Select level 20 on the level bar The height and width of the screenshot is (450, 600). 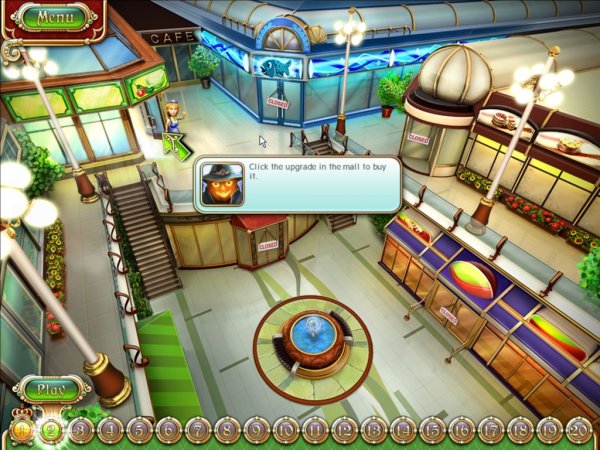(x=579, y=430)
